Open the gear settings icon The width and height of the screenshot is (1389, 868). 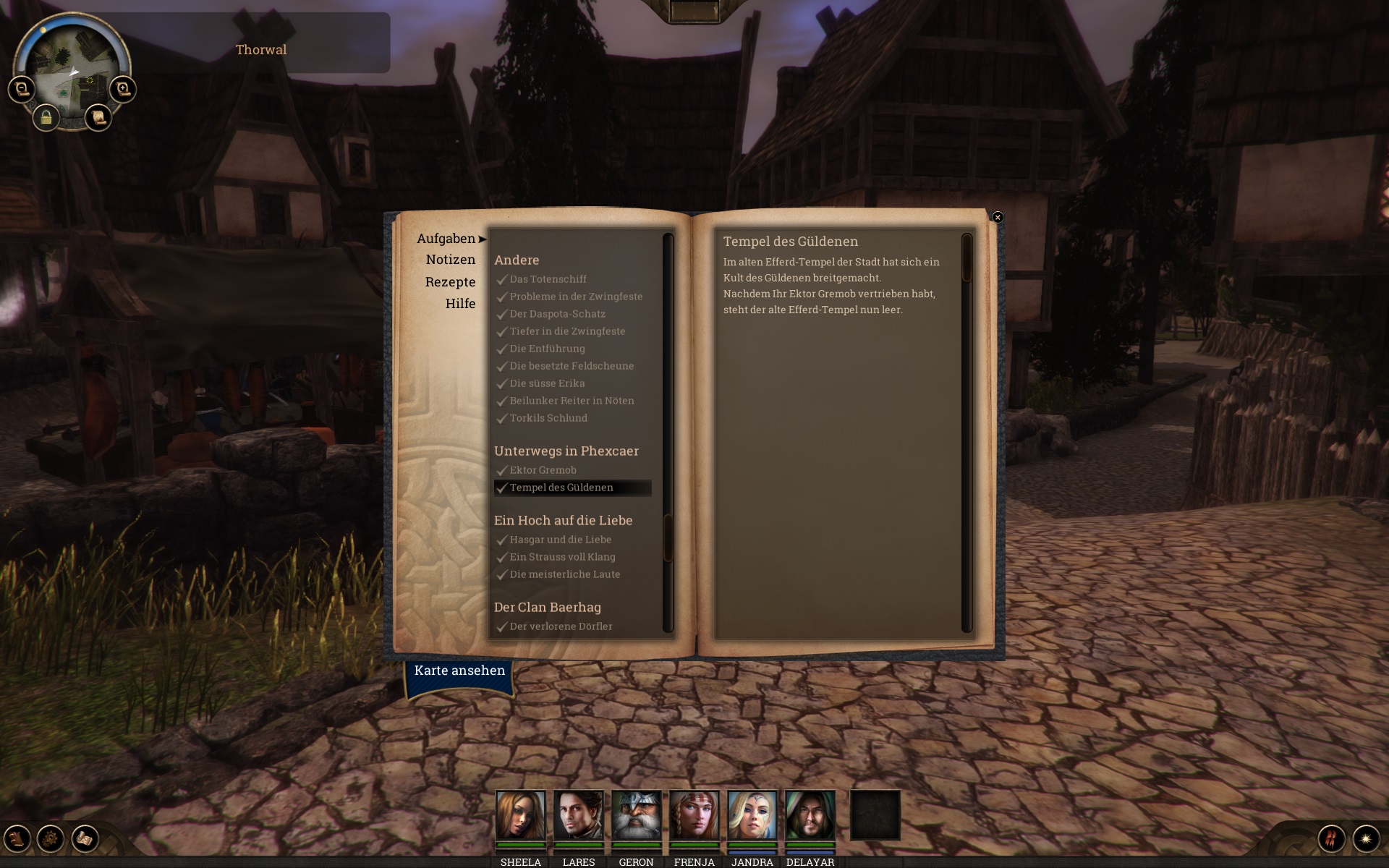(x=51, y=839)
